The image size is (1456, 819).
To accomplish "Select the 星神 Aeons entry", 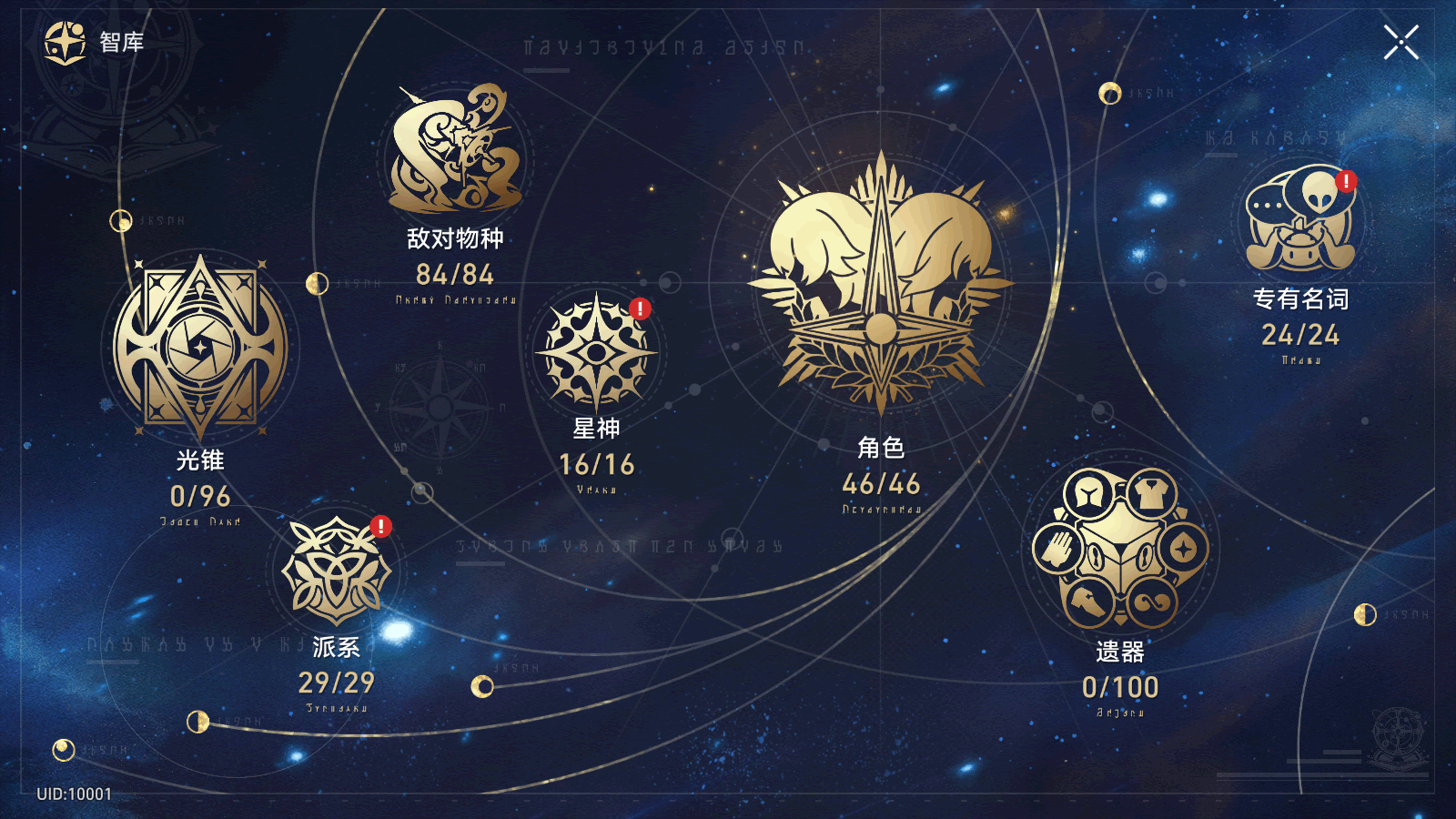I will 596,353.
